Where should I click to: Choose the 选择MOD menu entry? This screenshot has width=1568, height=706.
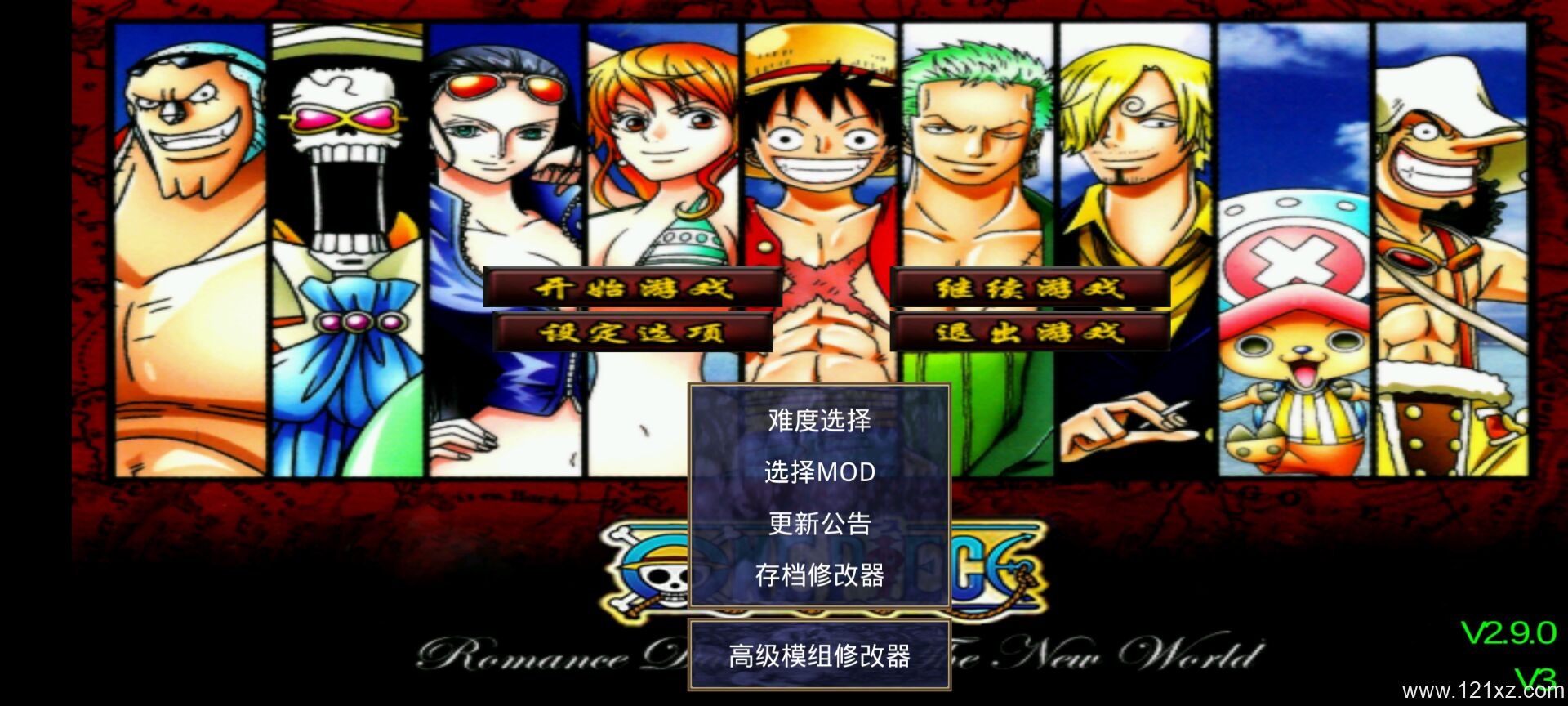(819, 472)
